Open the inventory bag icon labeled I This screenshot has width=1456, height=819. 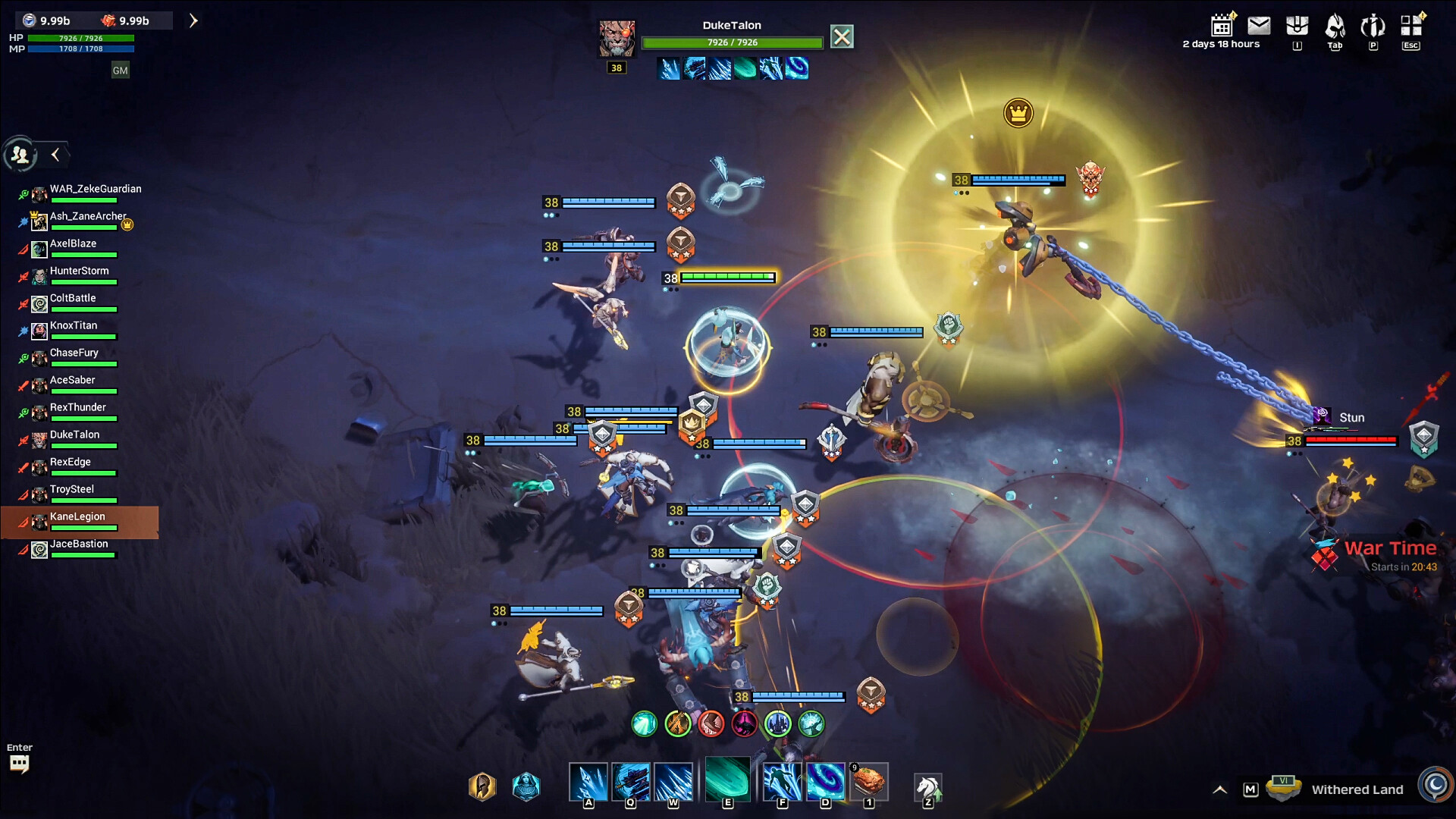(1298, 25)
